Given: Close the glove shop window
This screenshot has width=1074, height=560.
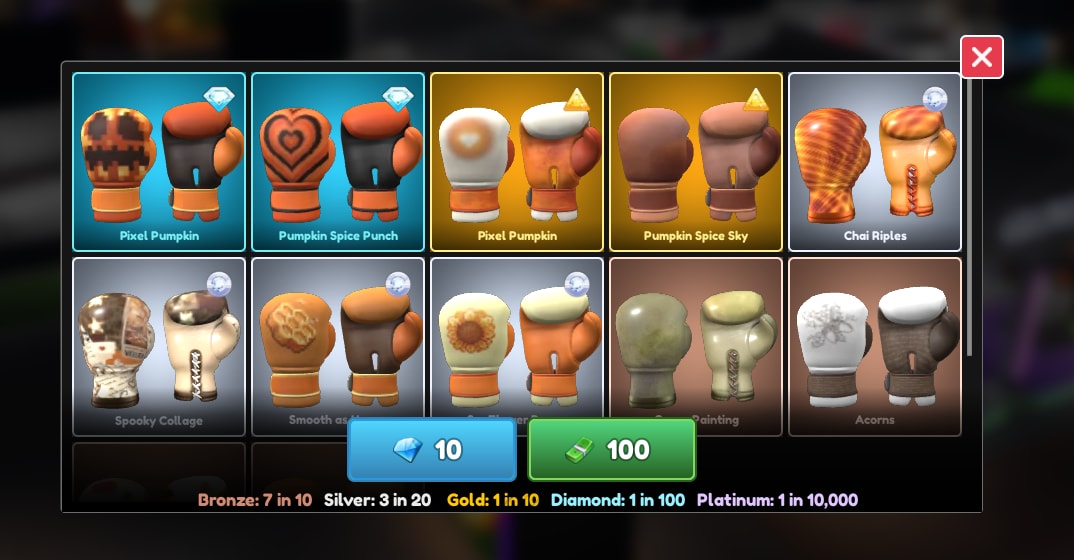Looking at the screenshot, I should tap(981, 58).
